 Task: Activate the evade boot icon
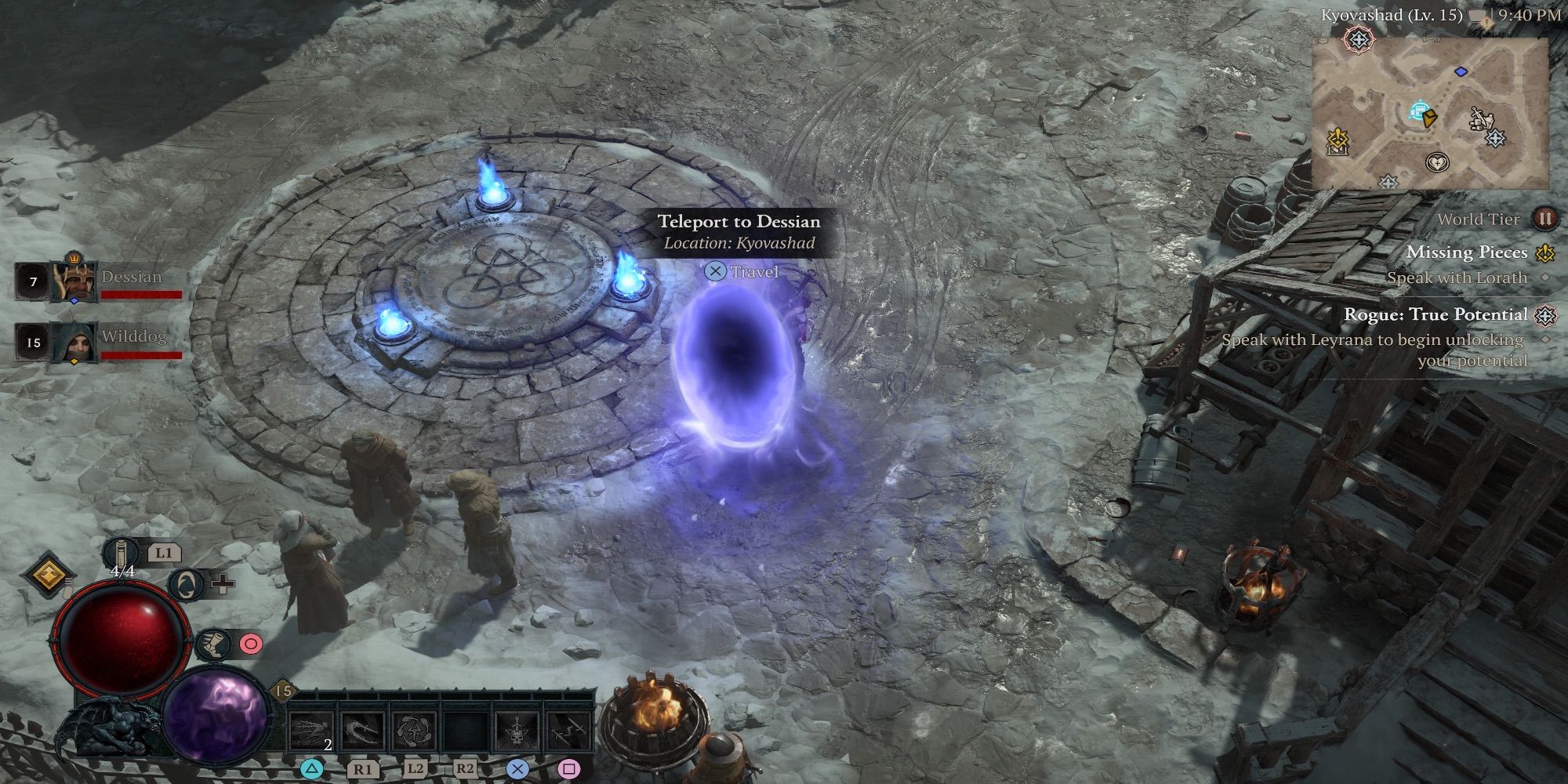click(x=213, y=644)
